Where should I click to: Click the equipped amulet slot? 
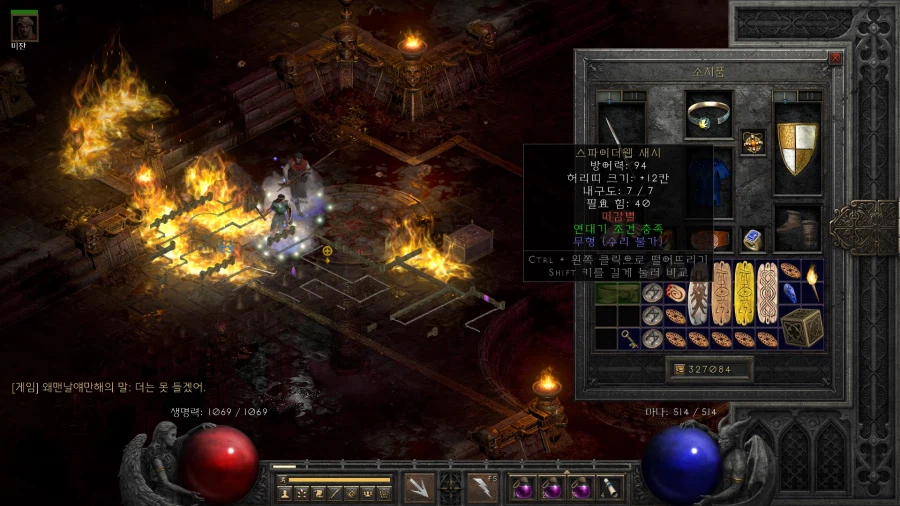(x=752, y=143)
